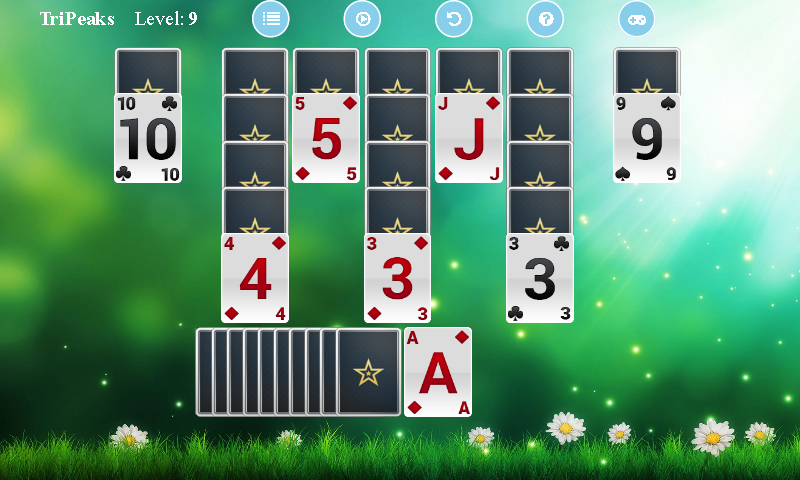This screenshot has width=800, height=480.
Task: Click the play circle icon button
Action: coord(362,18)
